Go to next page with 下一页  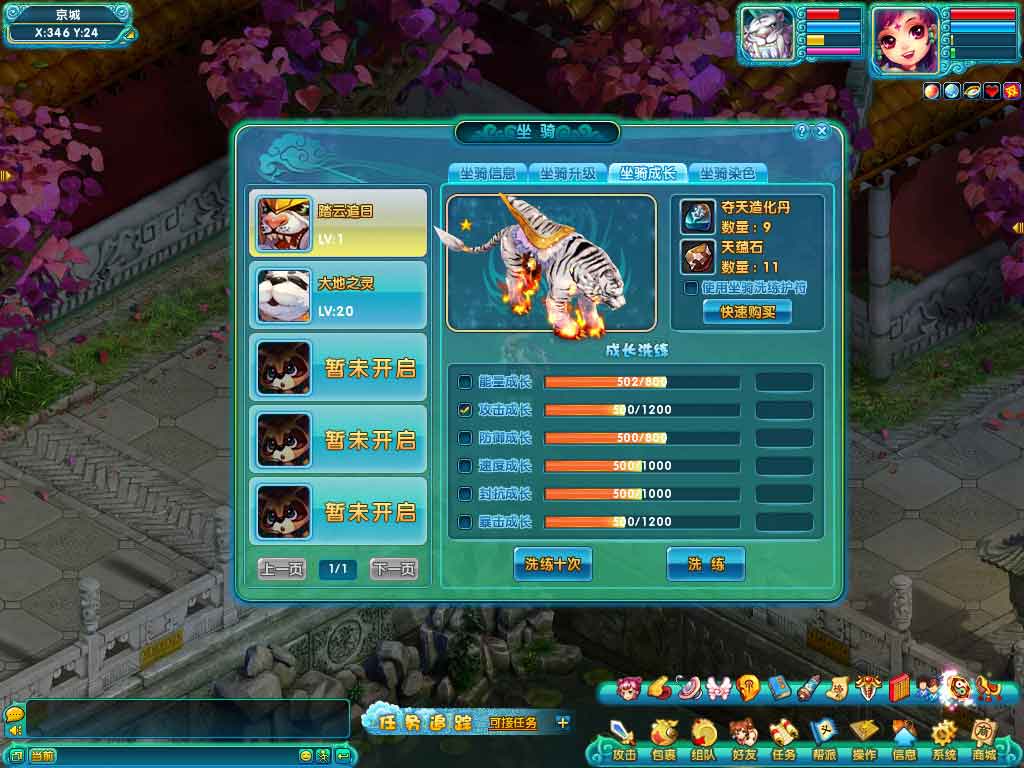[x=394, y=569]
